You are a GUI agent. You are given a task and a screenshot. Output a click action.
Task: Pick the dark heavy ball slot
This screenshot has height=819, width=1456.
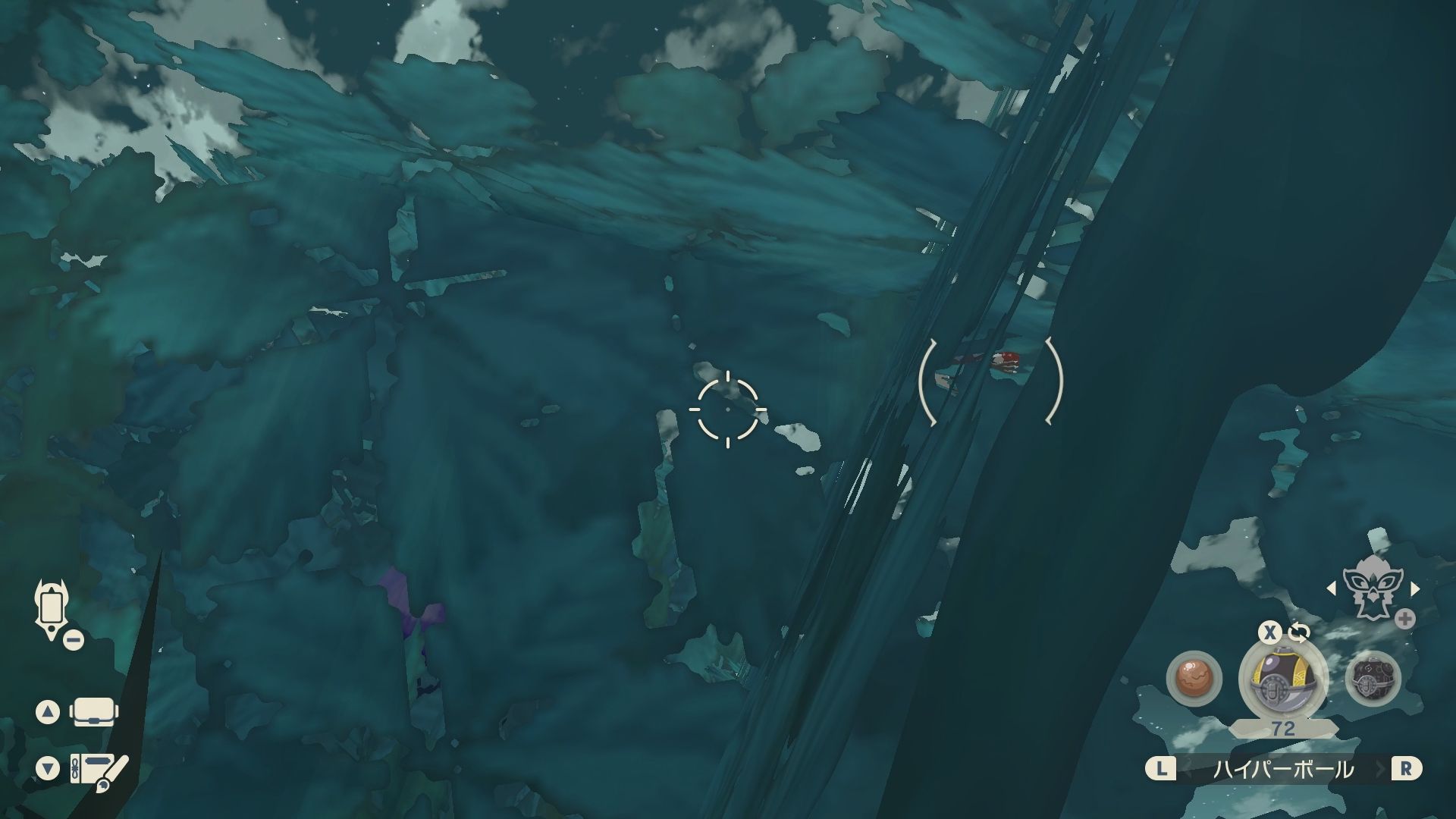1373,678
